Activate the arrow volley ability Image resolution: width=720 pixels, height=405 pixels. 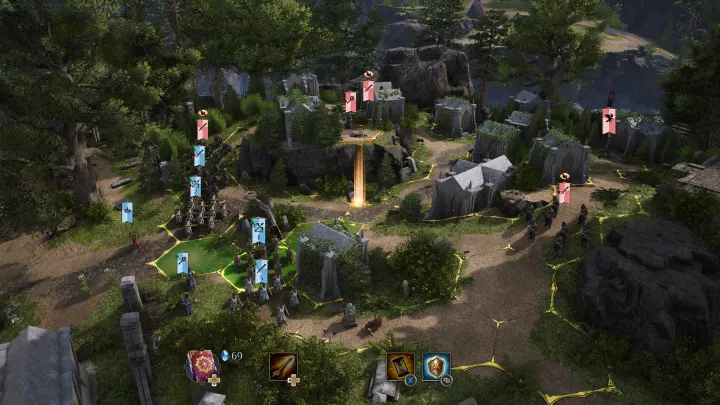tap(282, 366)
